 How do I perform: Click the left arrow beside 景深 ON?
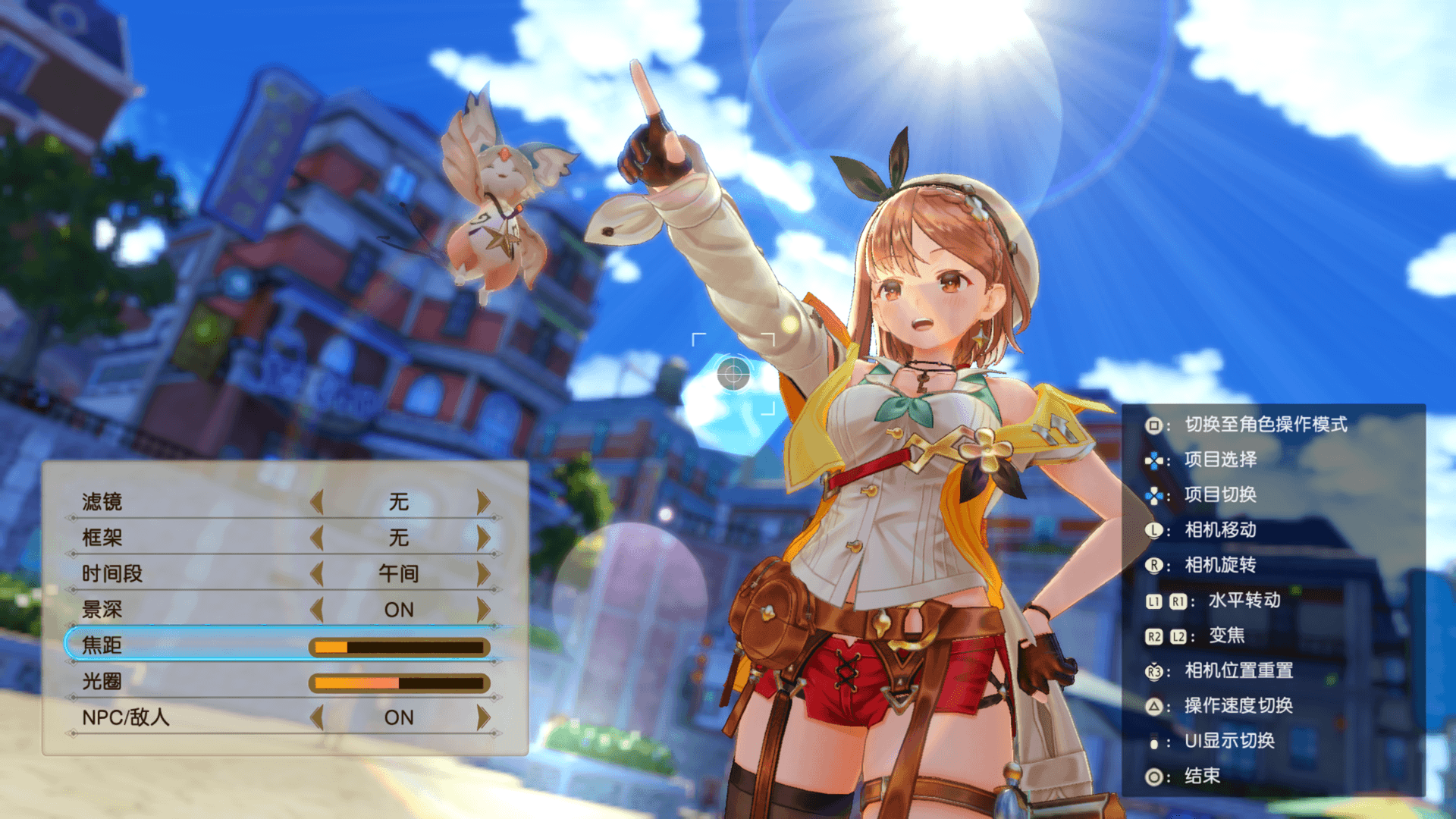pyautogui.click(x=317, y=609)
